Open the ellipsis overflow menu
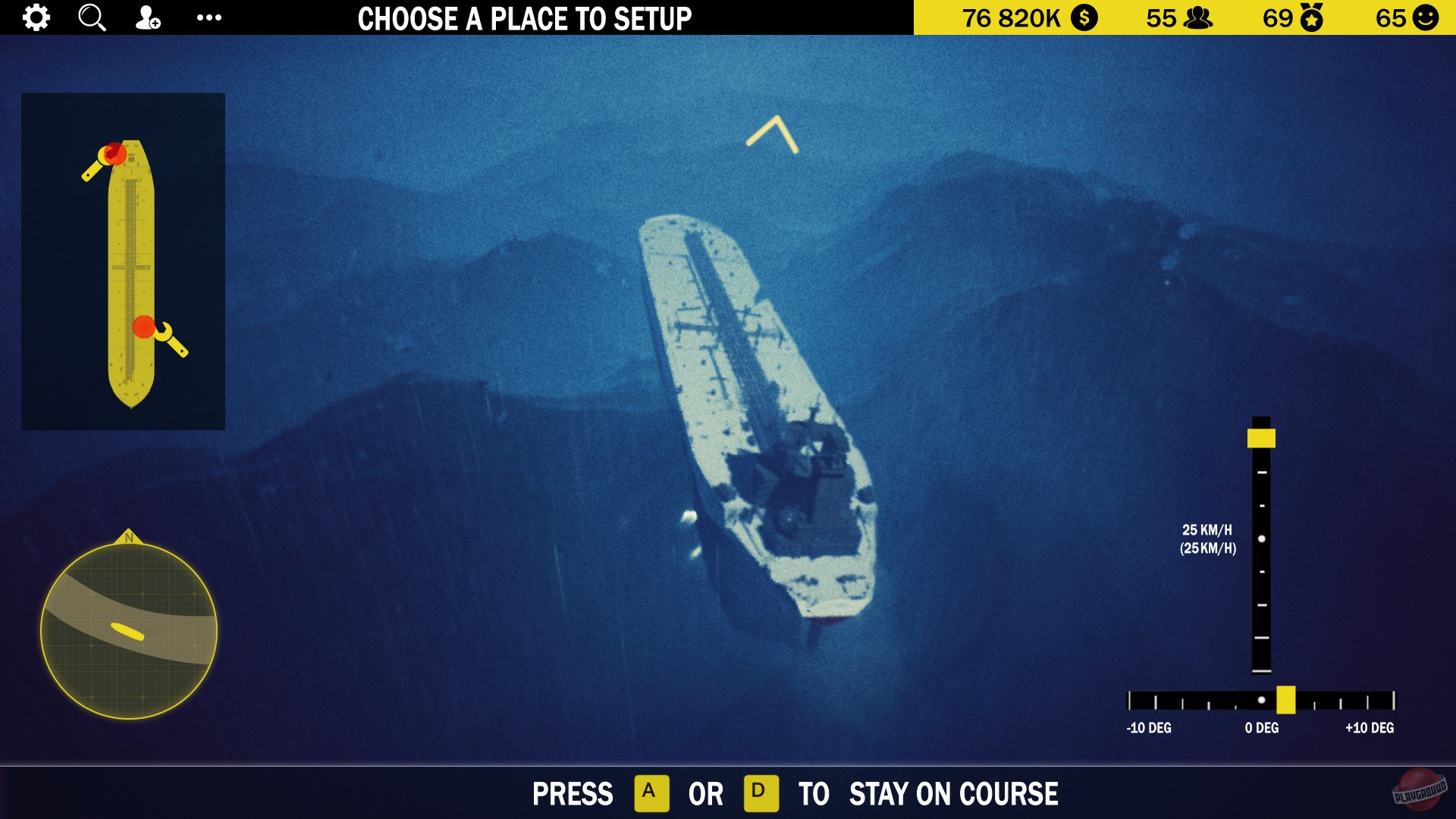 coord(209,17)
